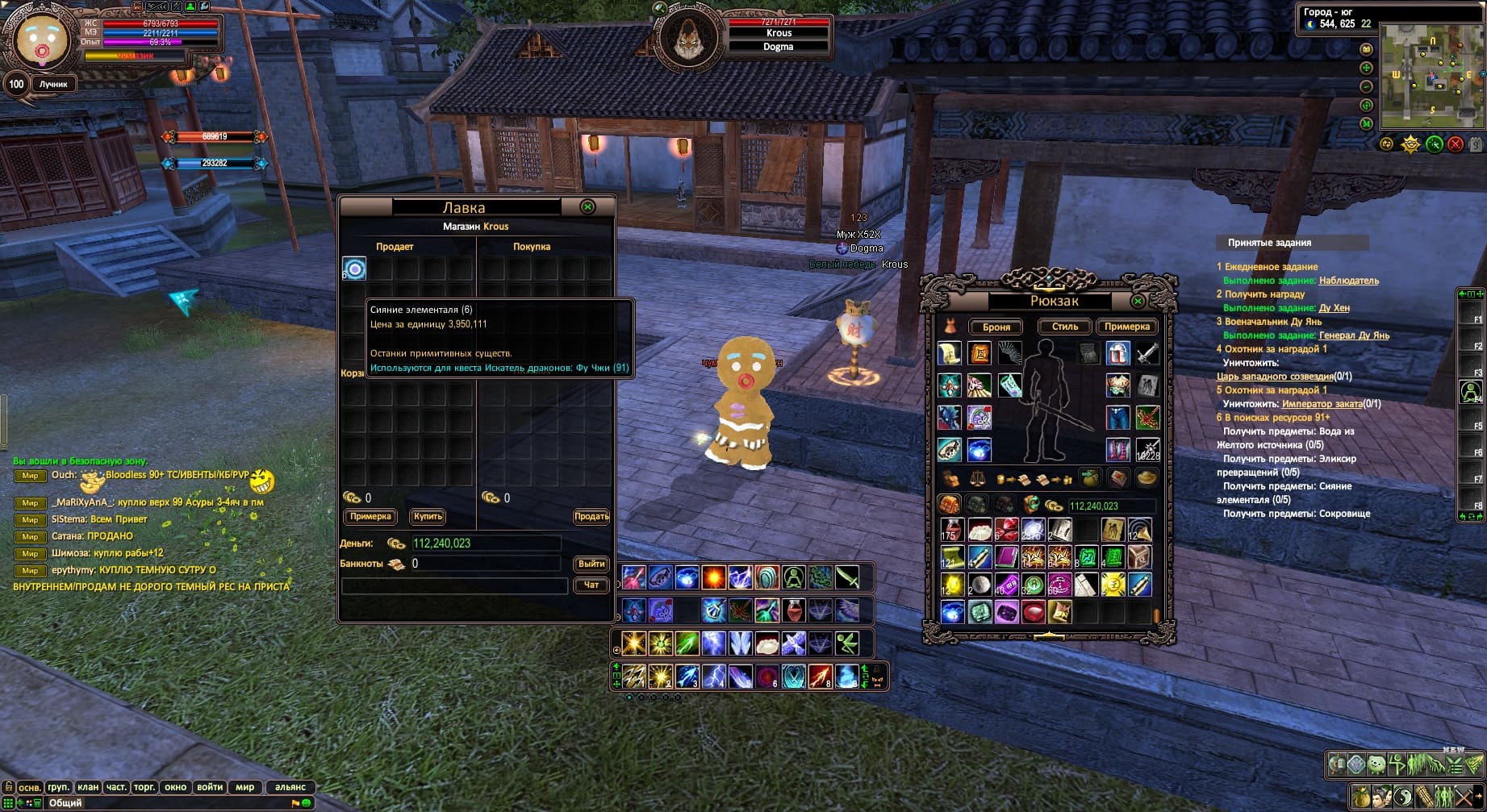The width and height of the screenshot is (1487, 812).
Task: Click the Император заката target link
Action: (1322, 404)
